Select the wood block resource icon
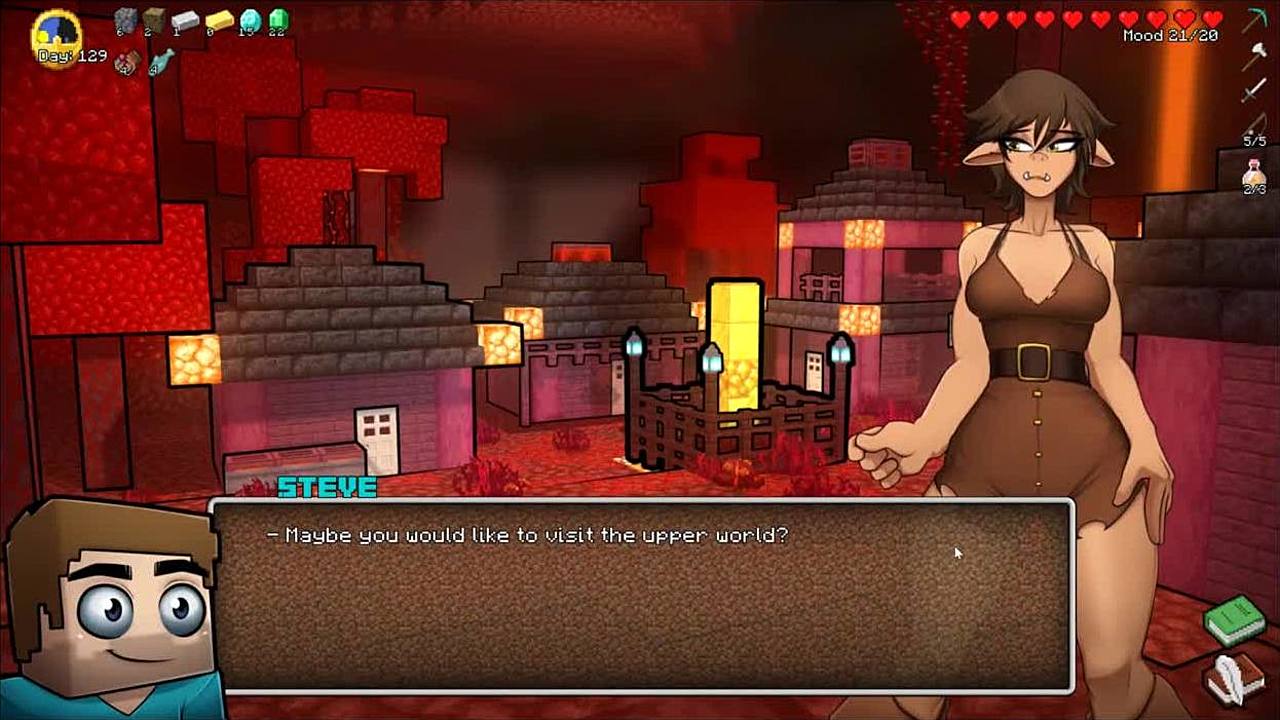 point(153,20)
